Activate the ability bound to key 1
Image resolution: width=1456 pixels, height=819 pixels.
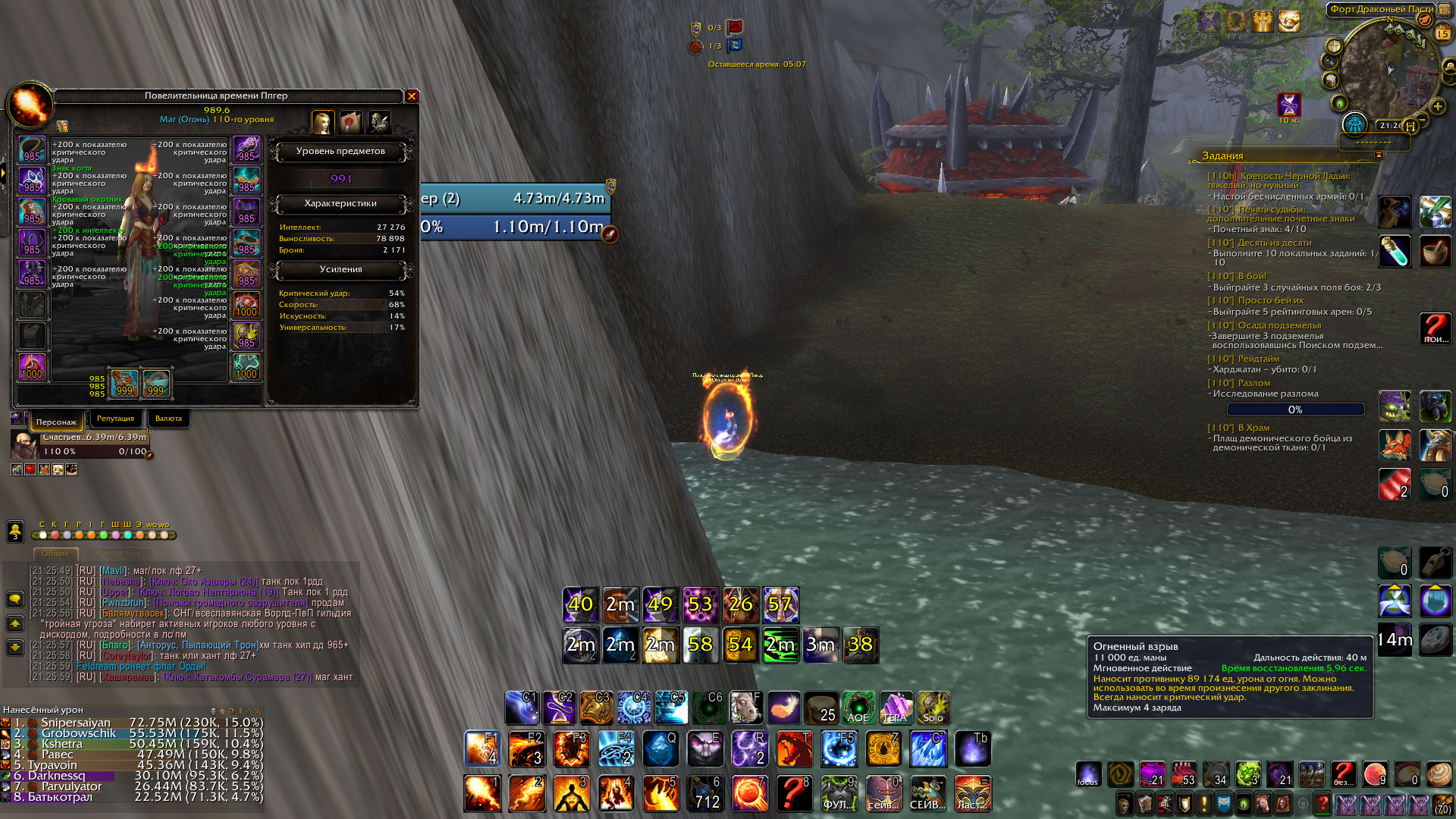tap(482, 793)
